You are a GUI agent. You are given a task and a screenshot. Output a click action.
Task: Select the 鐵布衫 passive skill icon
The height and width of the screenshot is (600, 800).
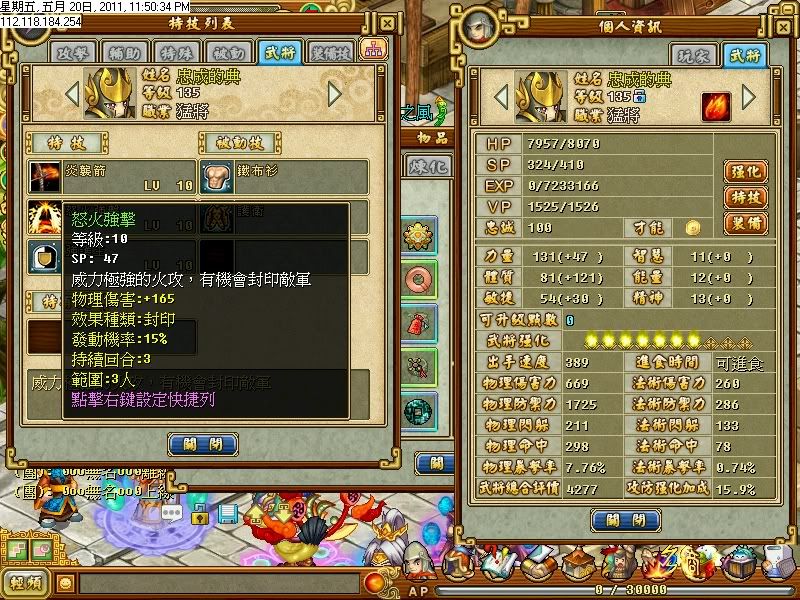[x=217, y=177]
